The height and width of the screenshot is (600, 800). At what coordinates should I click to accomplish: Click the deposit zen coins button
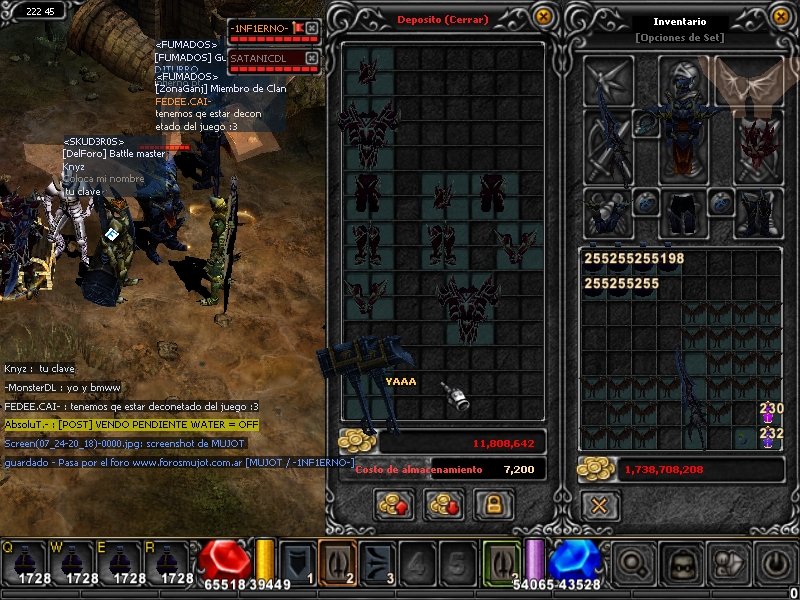tap(395, 505)
